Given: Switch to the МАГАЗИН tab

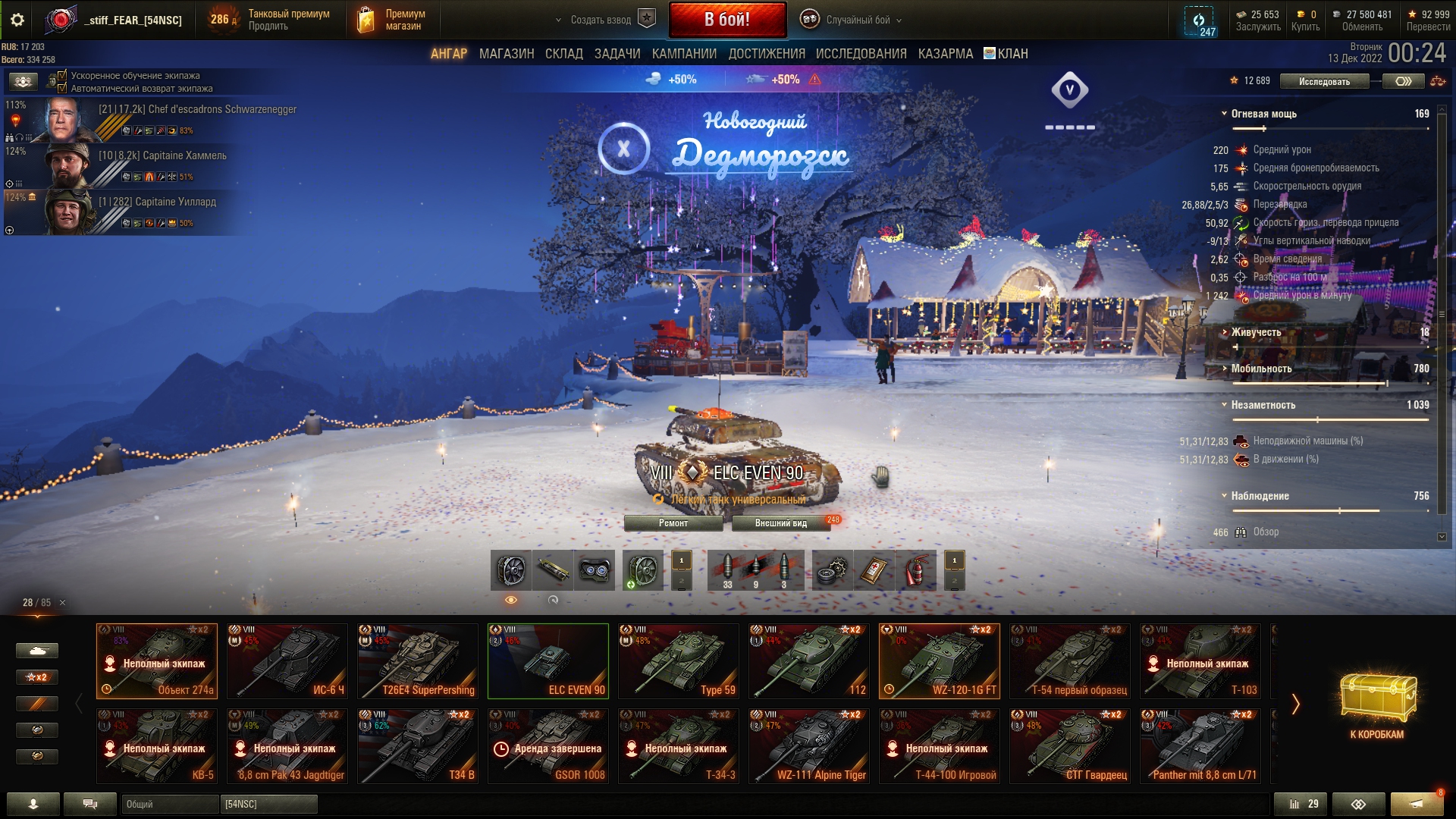Looking at the screenshot, I should [507, 54].
